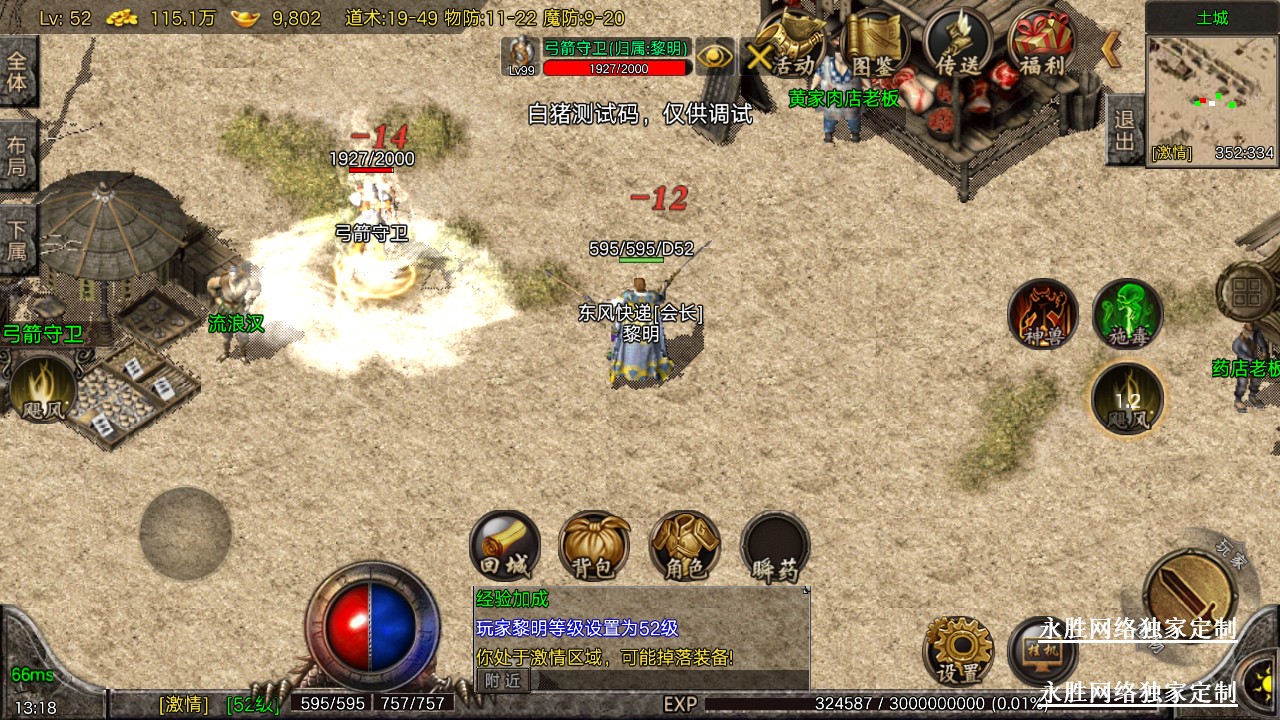1280x720 pixels.
Task: Show the 角色 character sheet
Action: point(685,546)
